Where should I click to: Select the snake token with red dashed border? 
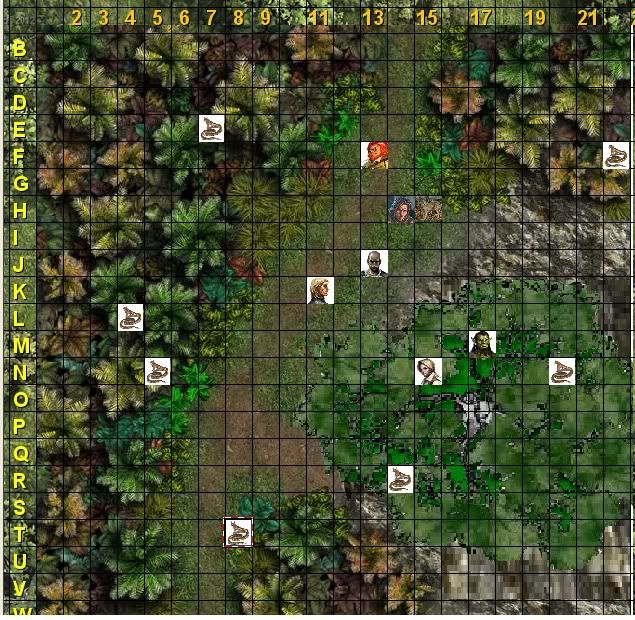tap(238, 532)
